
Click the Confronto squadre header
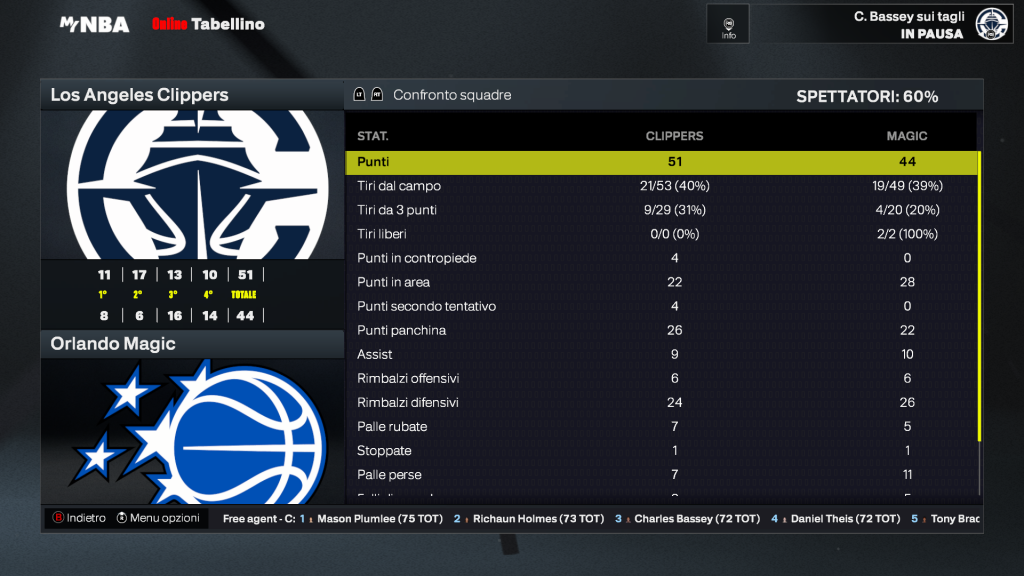[451, 96]
